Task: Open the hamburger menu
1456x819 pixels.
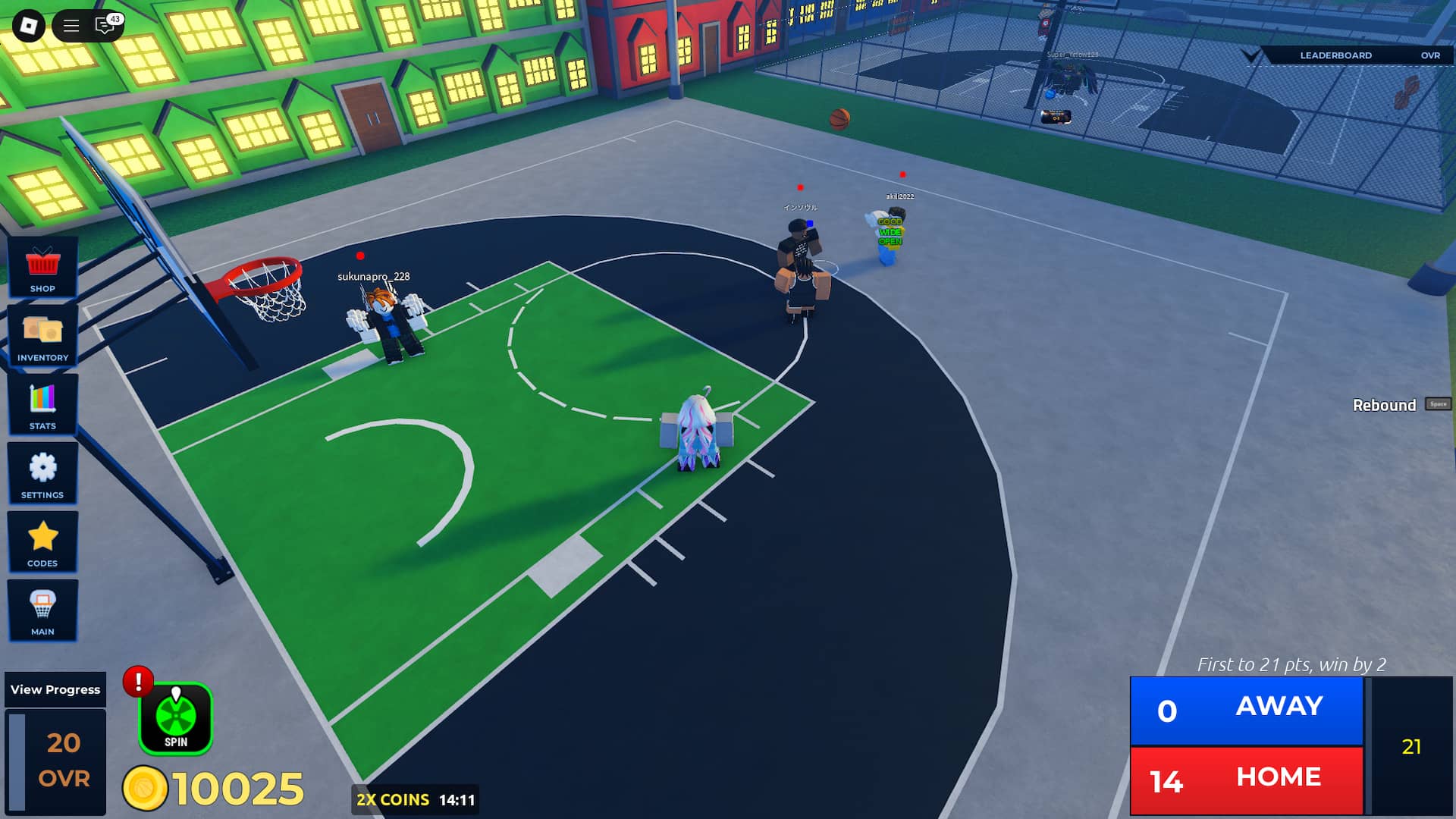Action: coord(71,25)
